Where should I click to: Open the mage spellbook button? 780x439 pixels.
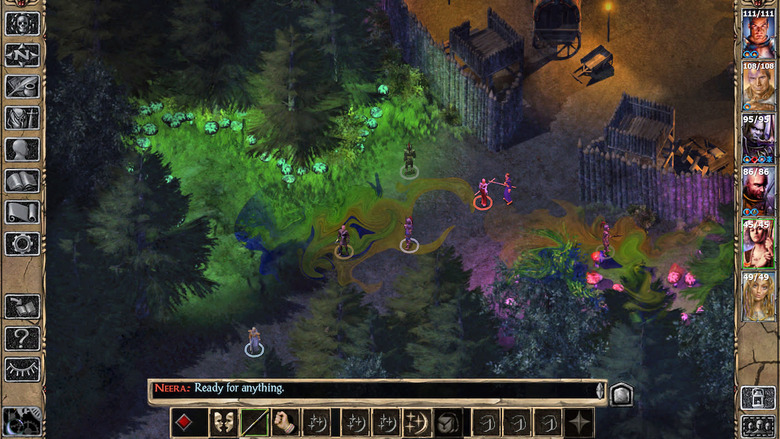(22, 181)
